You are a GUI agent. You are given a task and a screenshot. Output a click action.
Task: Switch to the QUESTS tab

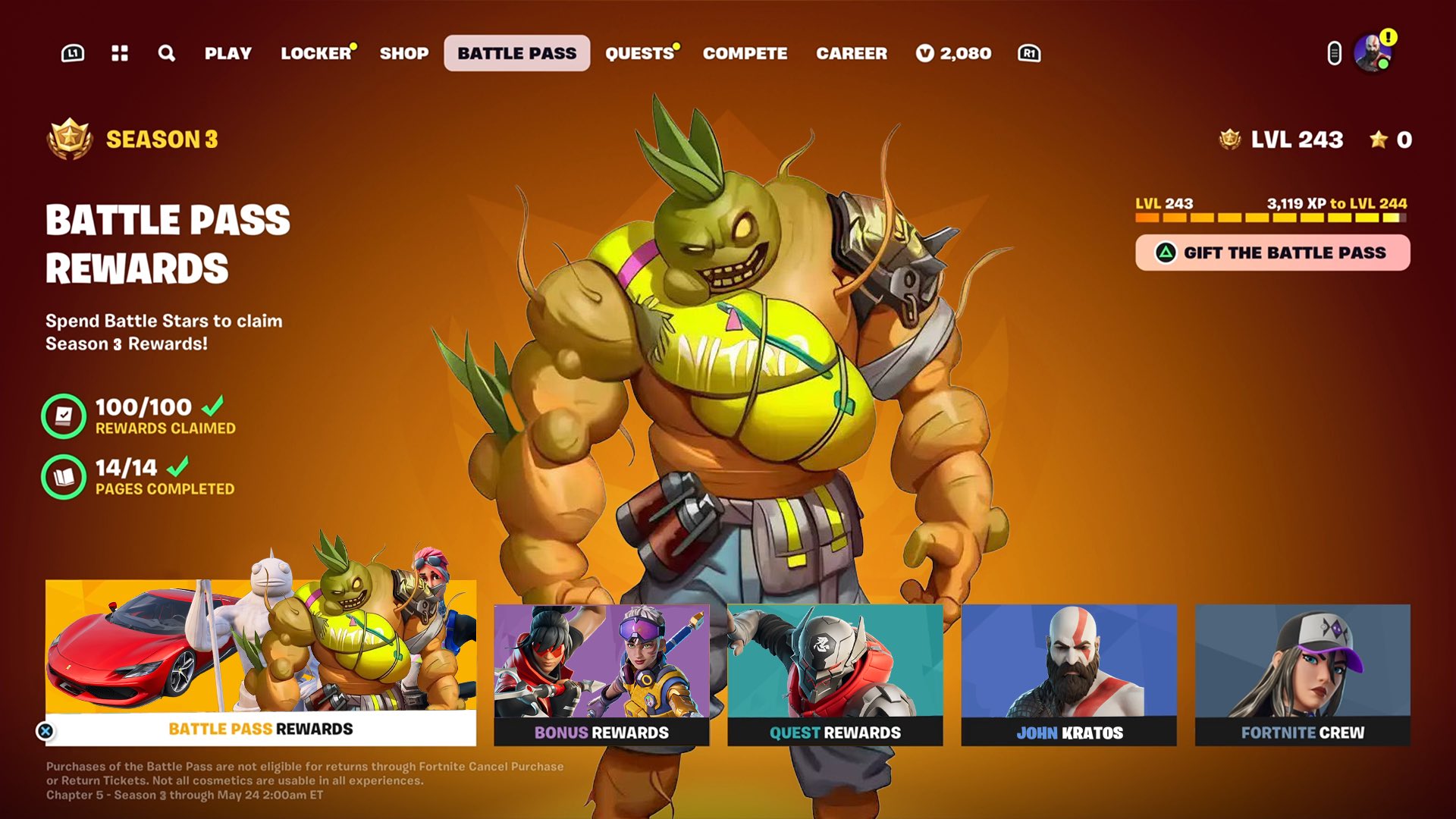click(x=639, y=53)
